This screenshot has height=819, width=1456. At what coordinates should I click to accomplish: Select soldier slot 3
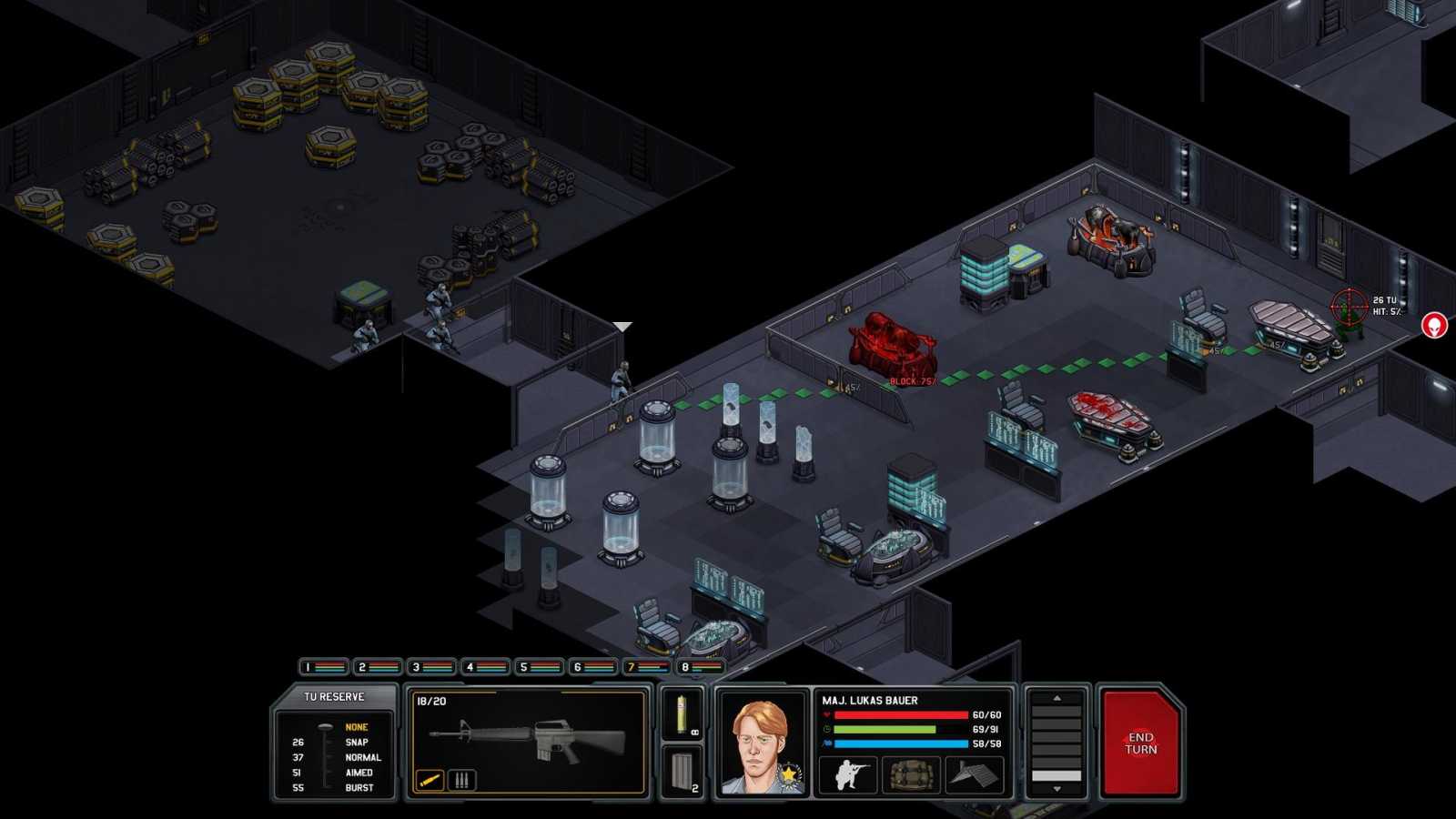point(426,666)
